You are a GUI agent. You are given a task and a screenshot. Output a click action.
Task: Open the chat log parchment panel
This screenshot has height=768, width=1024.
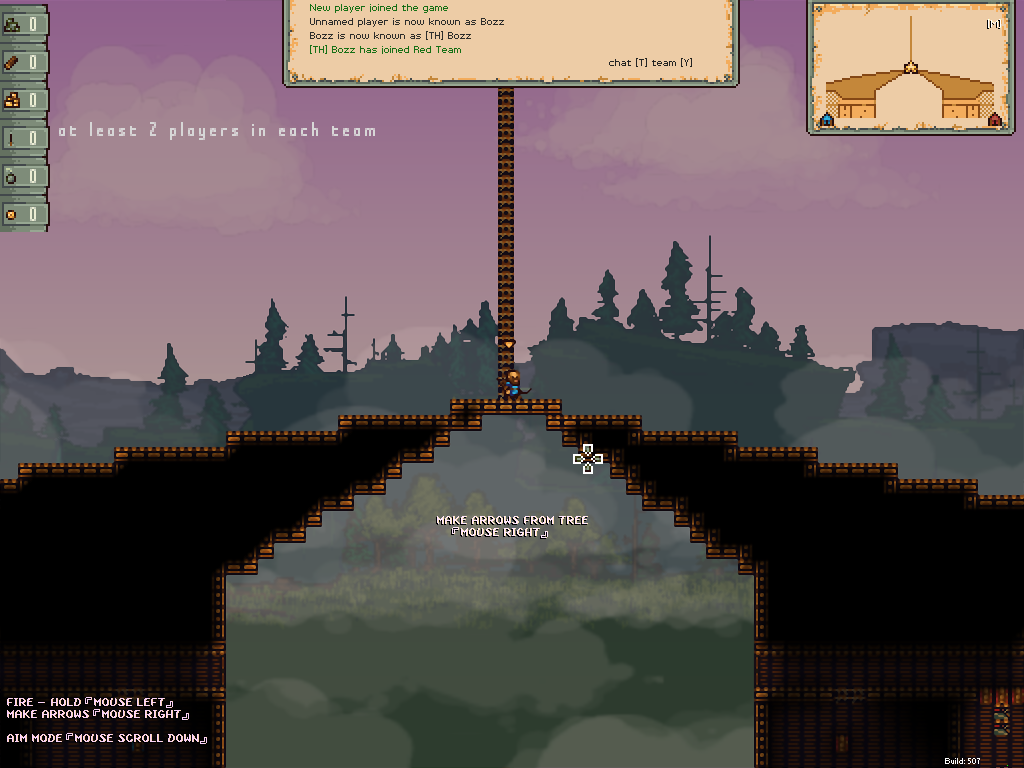[510, 40]
